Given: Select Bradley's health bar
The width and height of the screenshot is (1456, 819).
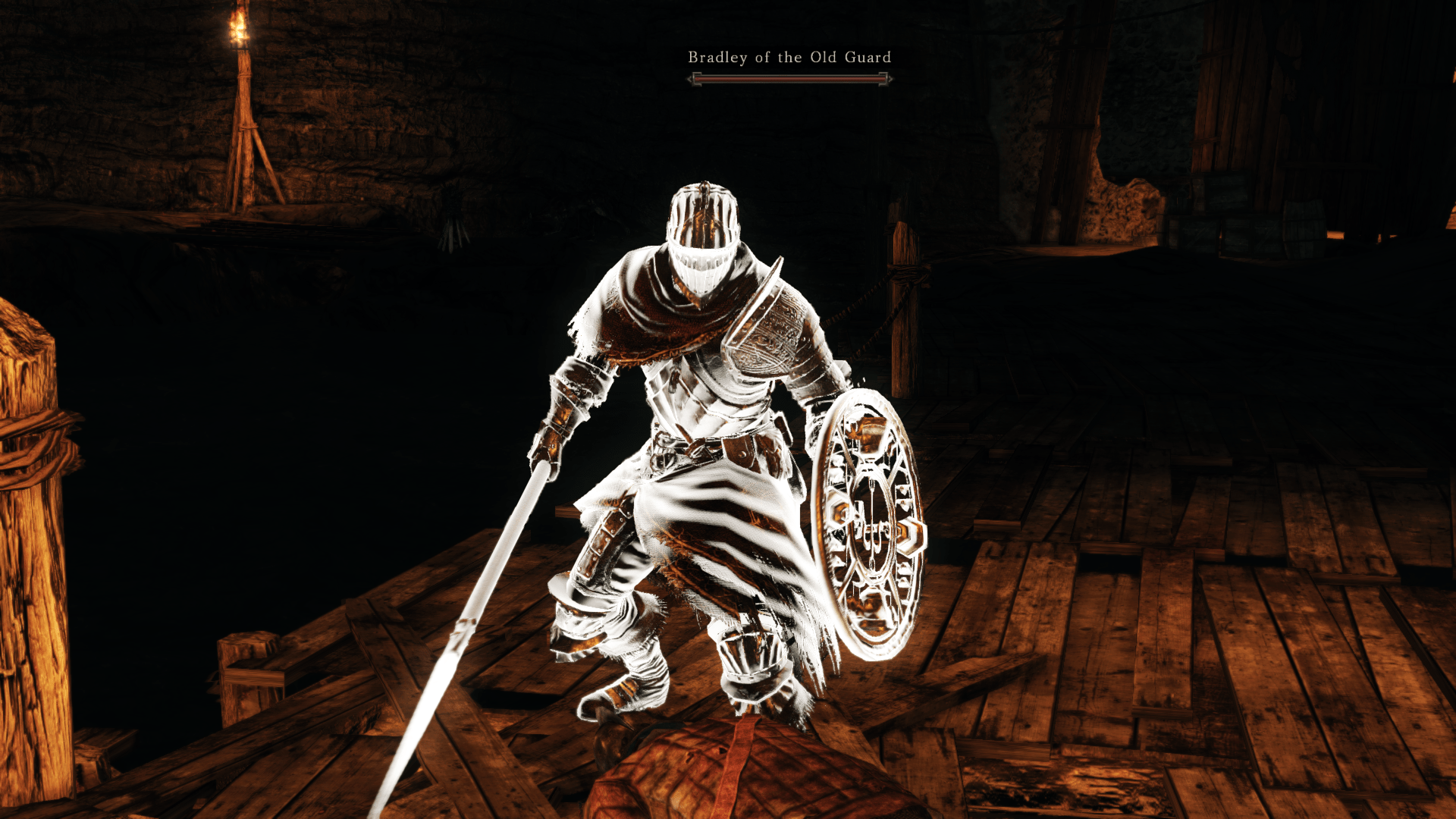Looking at the screenshot, I should (x=789, y=77).
